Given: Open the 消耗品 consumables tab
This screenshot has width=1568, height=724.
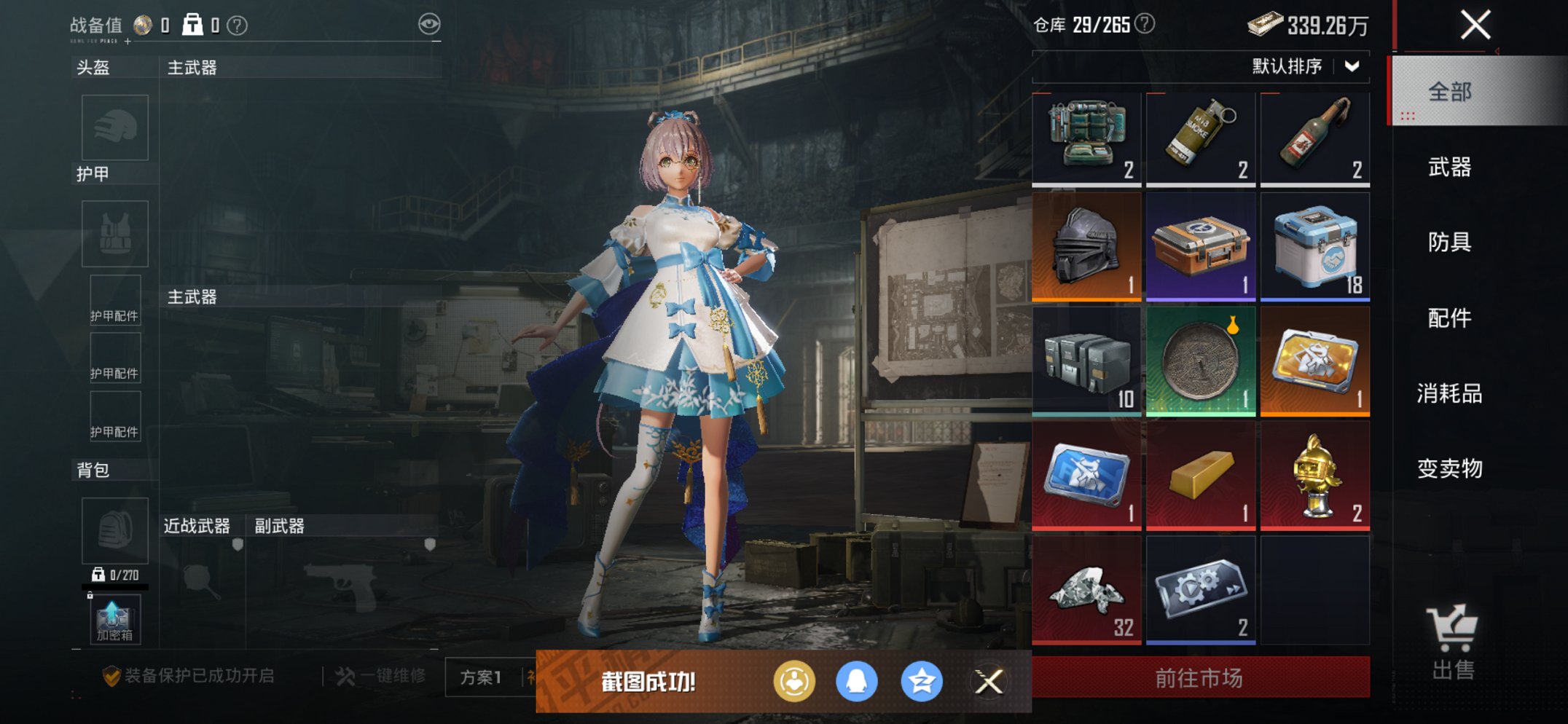Looking at the screenshot, I should (1449, 393).
